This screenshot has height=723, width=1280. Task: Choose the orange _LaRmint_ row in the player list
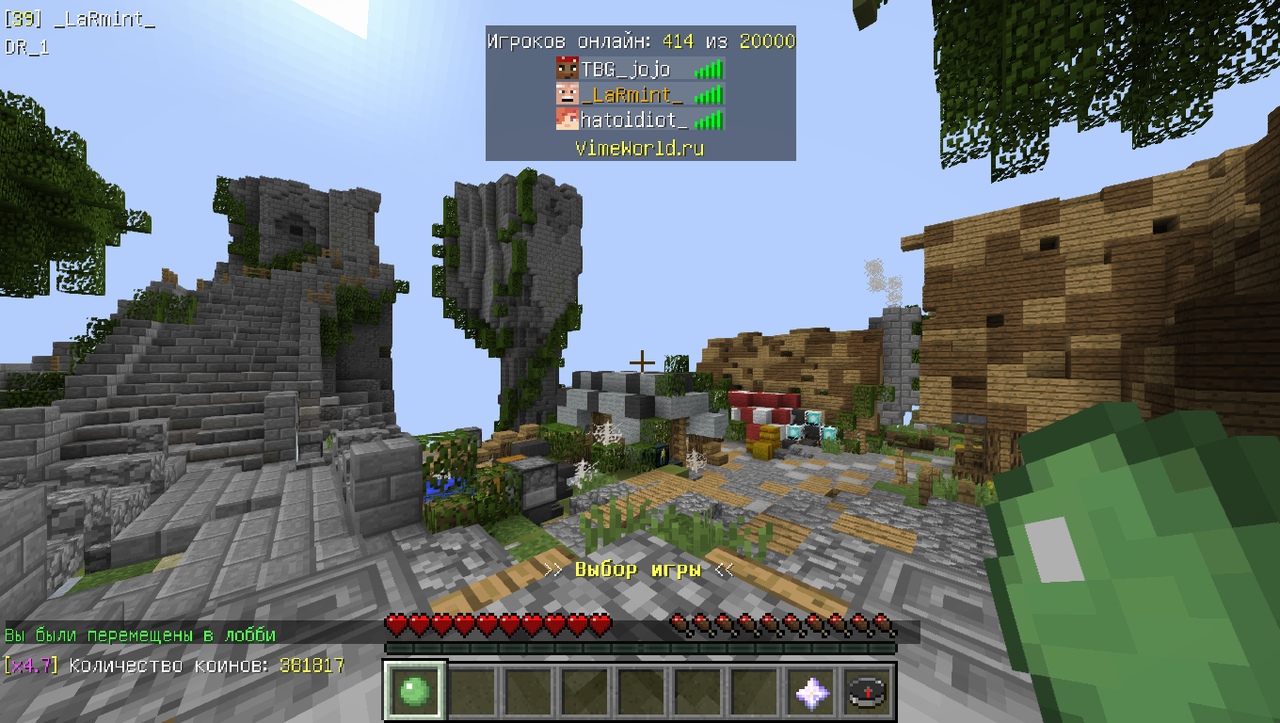pos(632,95)
